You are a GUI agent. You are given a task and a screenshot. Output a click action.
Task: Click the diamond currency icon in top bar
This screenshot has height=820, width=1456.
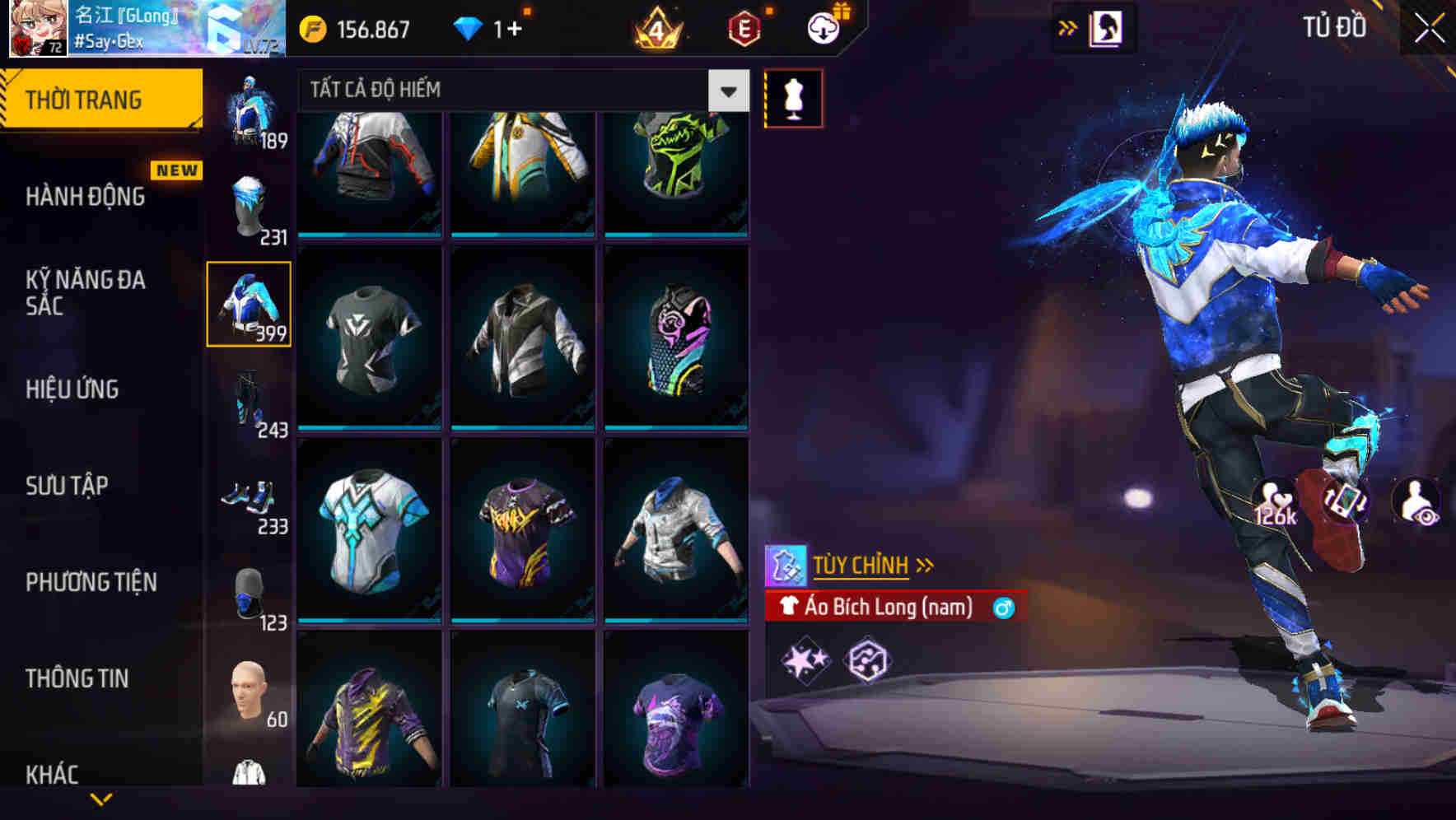pyautogui.click(x=469, y=28)
